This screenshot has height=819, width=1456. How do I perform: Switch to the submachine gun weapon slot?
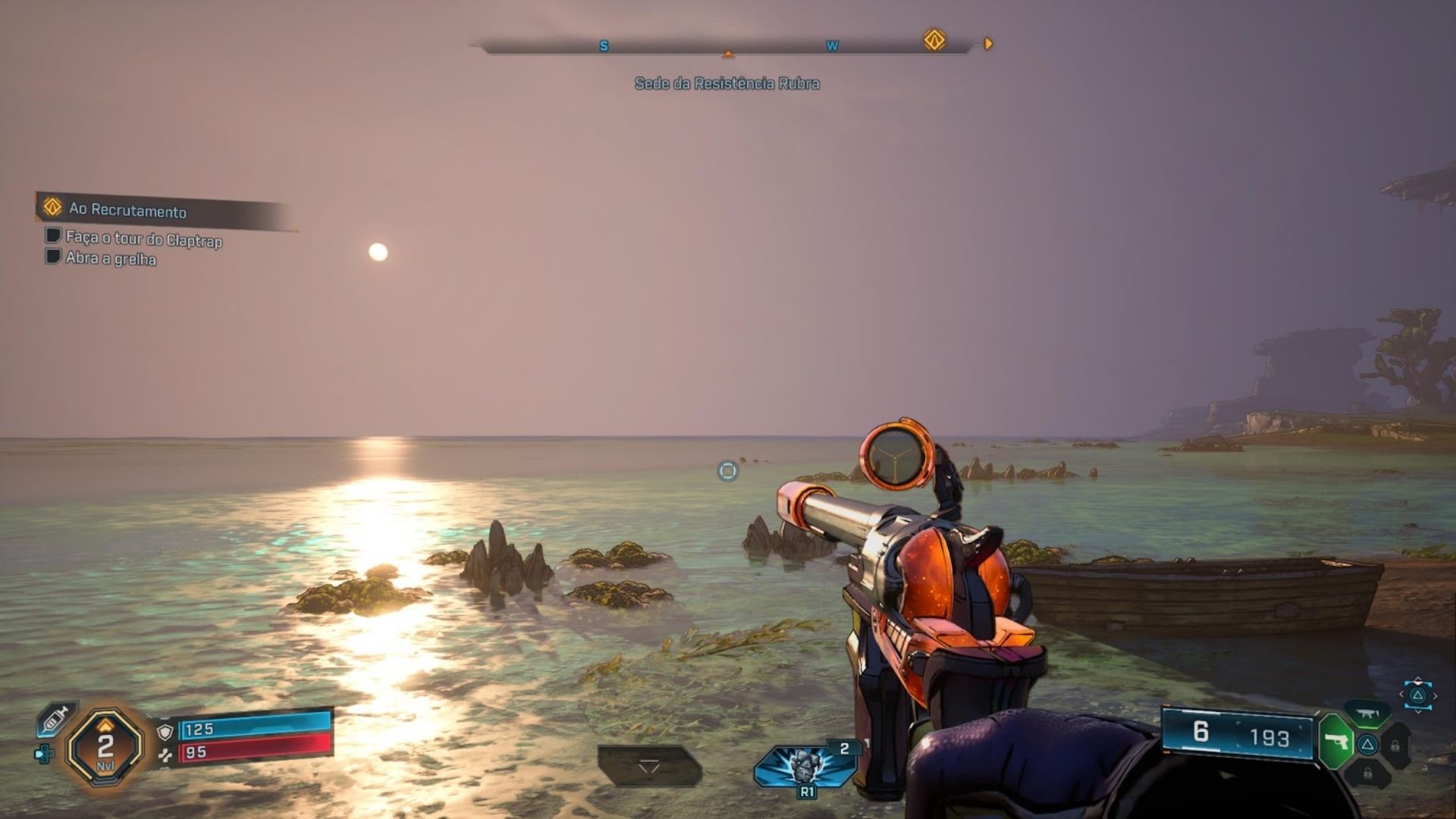click(1367, 714)
